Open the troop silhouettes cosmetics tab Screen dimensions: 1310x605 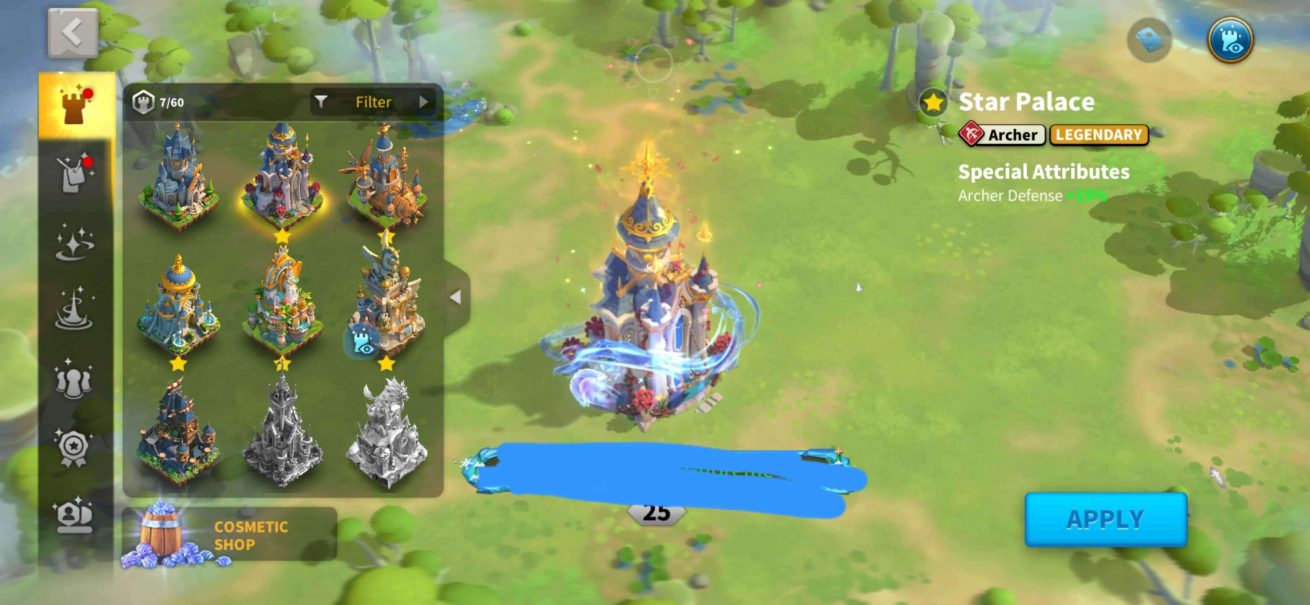(x=76, y=380)
